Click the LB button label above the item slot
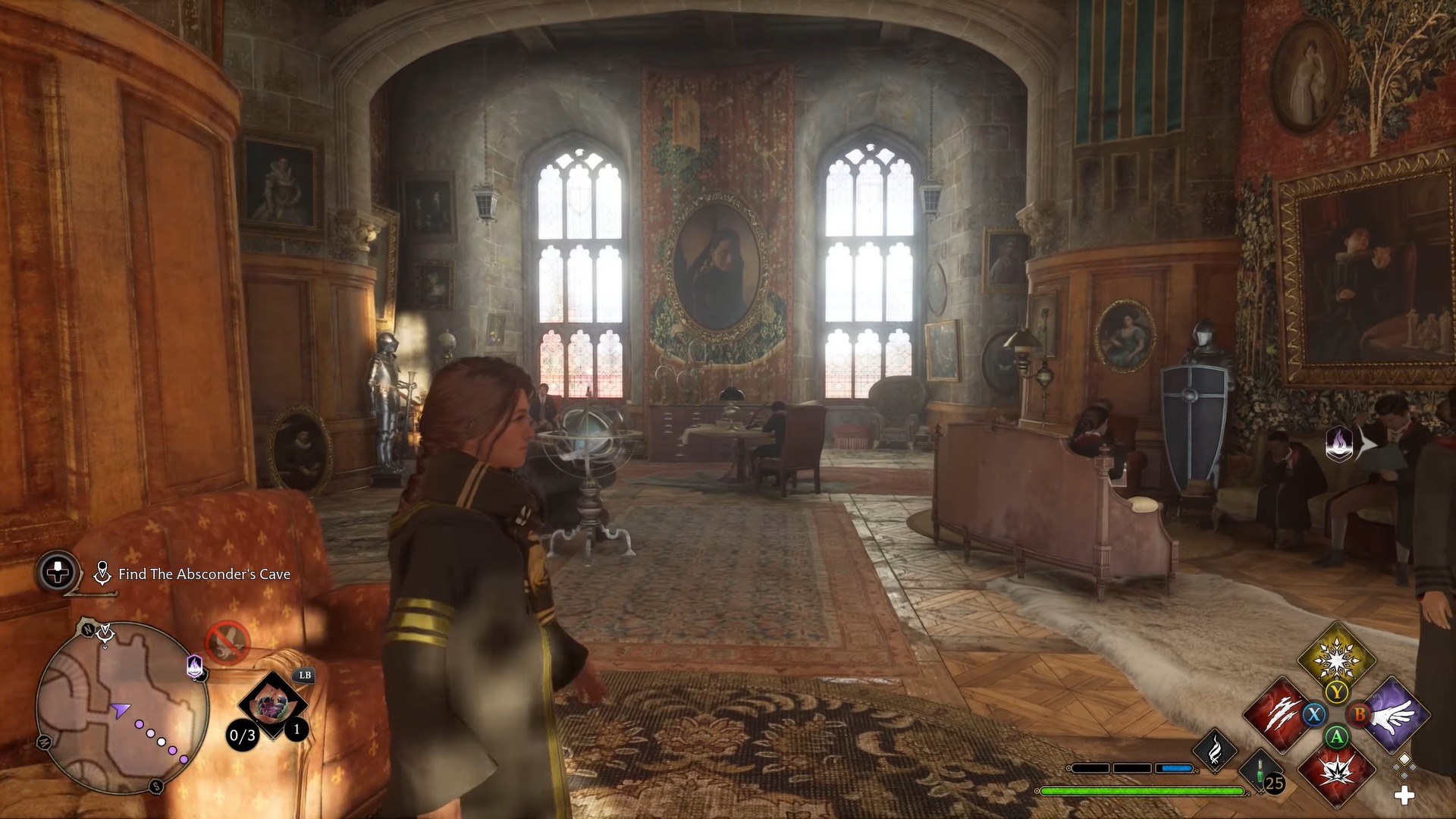The height and width of the screenshot is (819, 1456). tap(305, 676)
